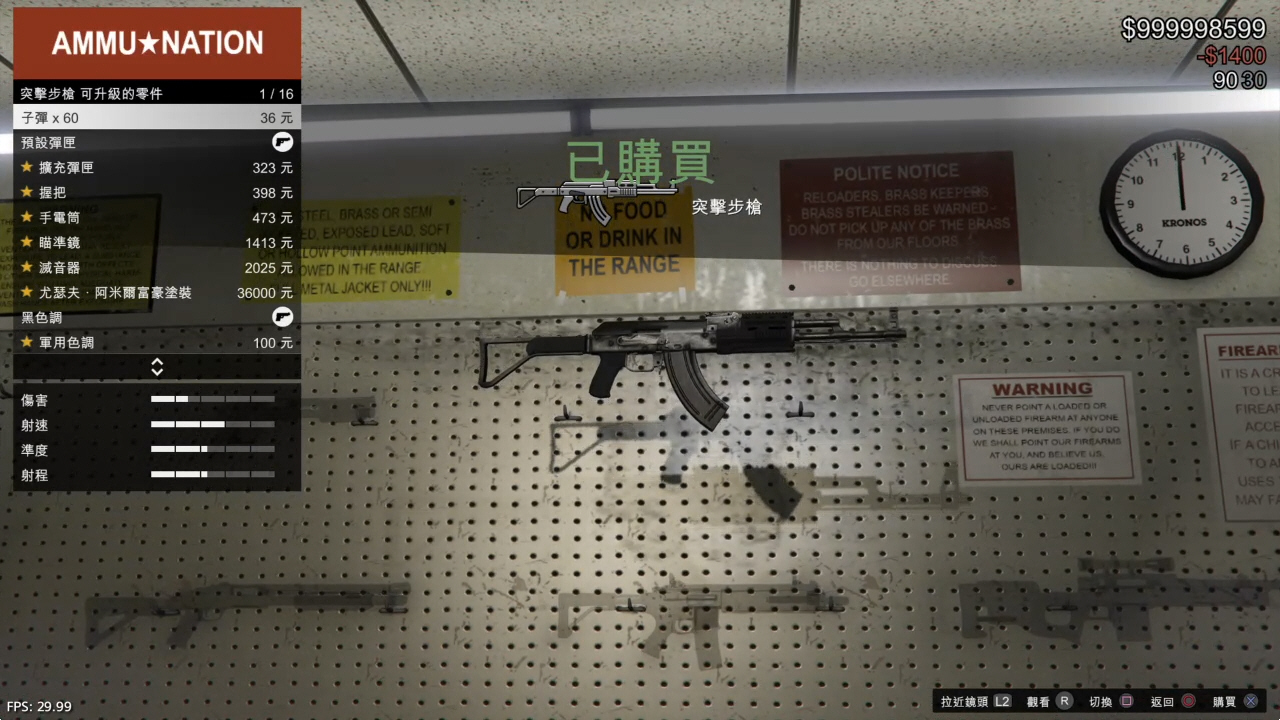Choose the 尤瑟夫·阿米爾富豪塗裝 luxury finish
The width and height of the screenshot is (1280, 720).
coord(157,293)
